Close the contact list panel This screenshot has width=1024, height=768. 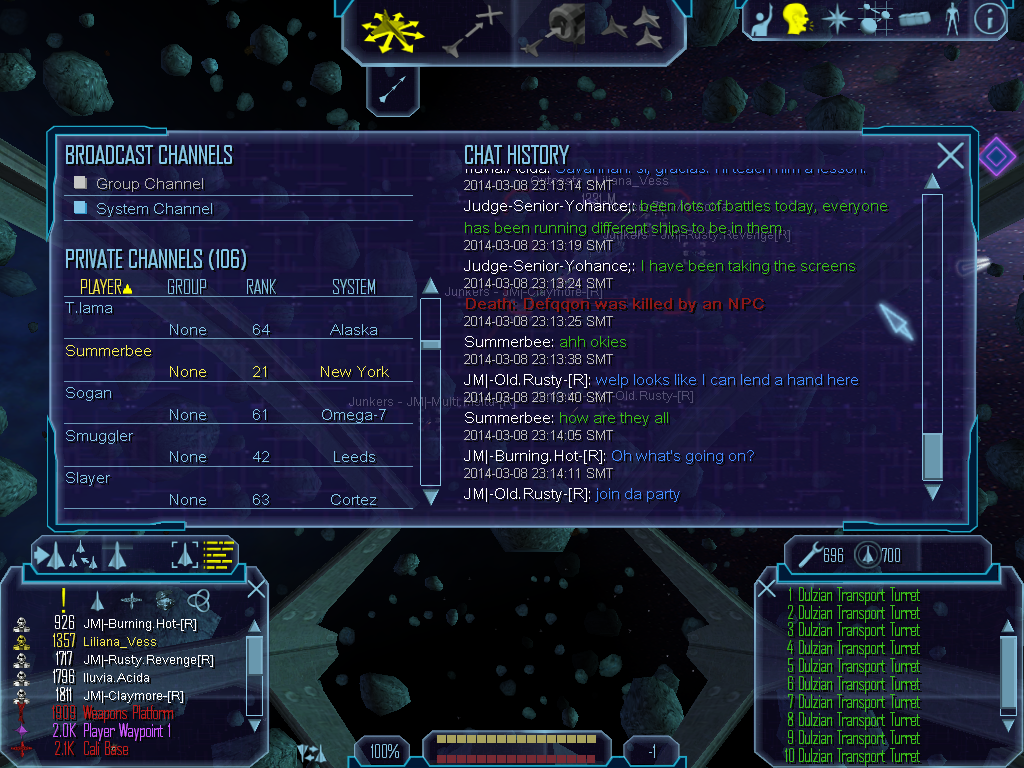tap(256, 589)
